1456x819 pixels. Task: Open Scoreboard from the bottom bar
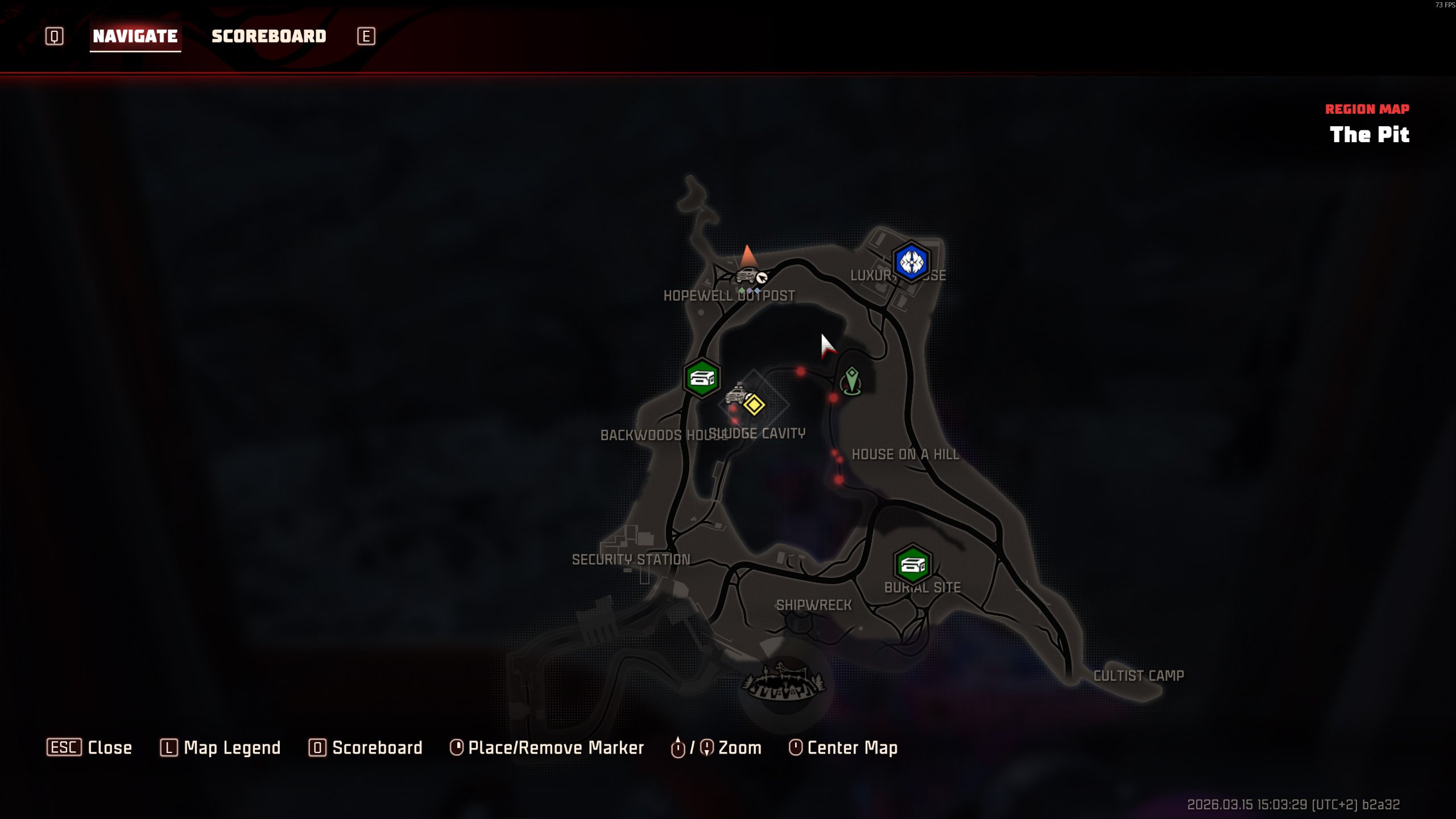click(377, 747)
